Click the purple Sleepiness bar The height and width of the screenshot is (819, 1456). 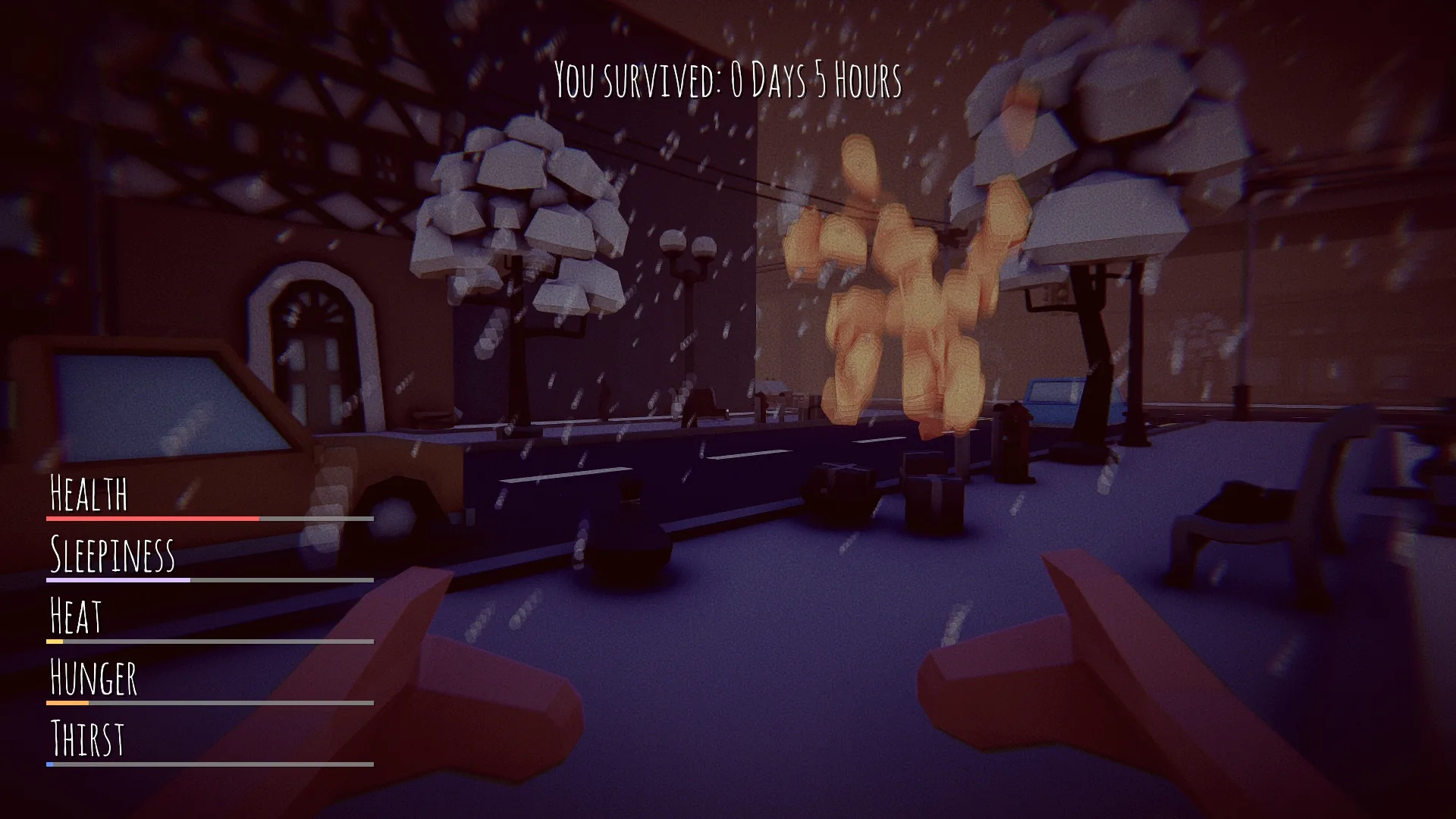[x=118, y=580]
